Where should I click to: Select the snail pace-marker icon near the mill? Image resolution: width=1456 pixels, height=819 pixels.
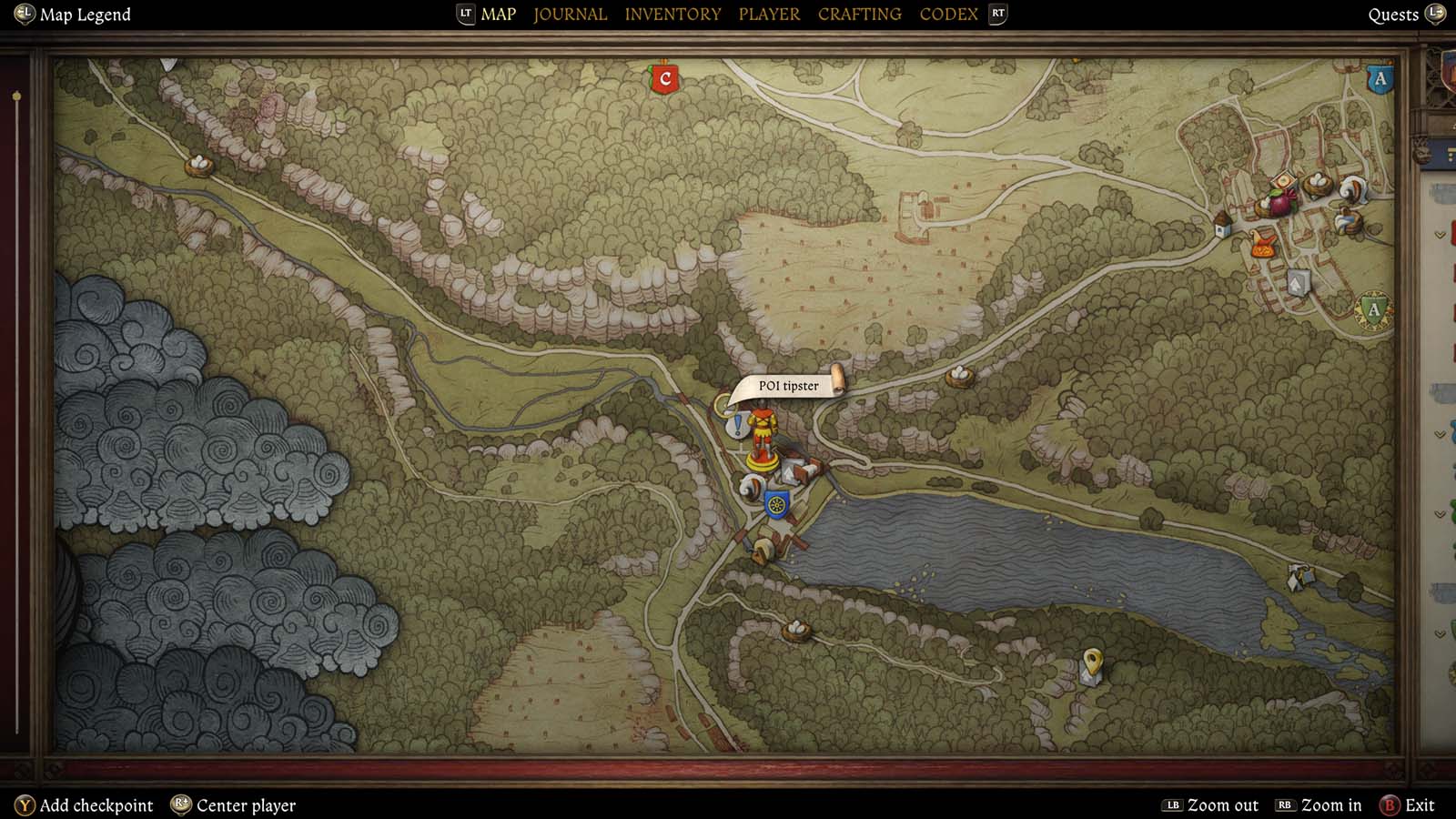752,485
